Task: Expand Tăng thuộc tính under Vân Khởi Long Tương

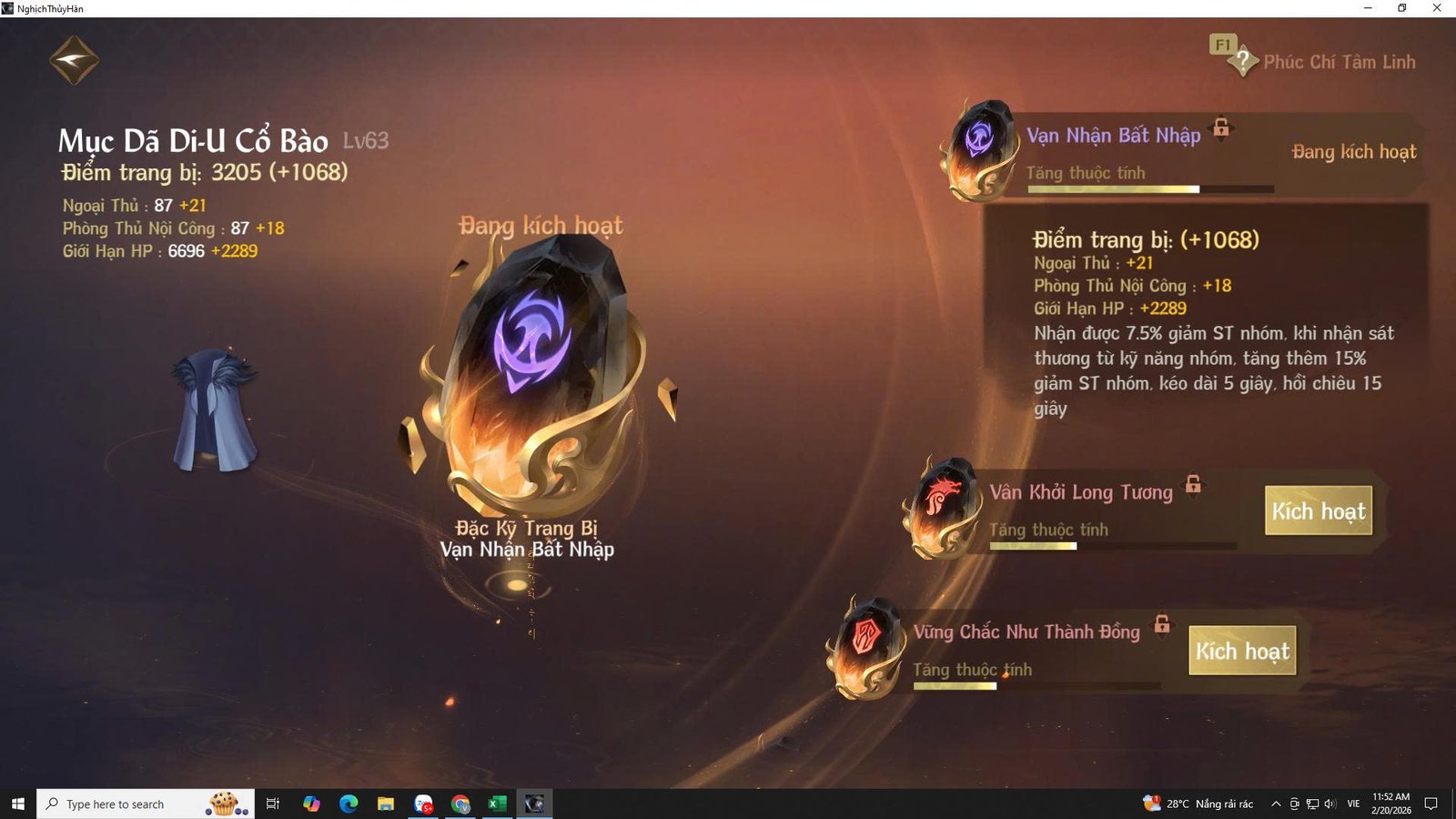Action: (1048, 530)
